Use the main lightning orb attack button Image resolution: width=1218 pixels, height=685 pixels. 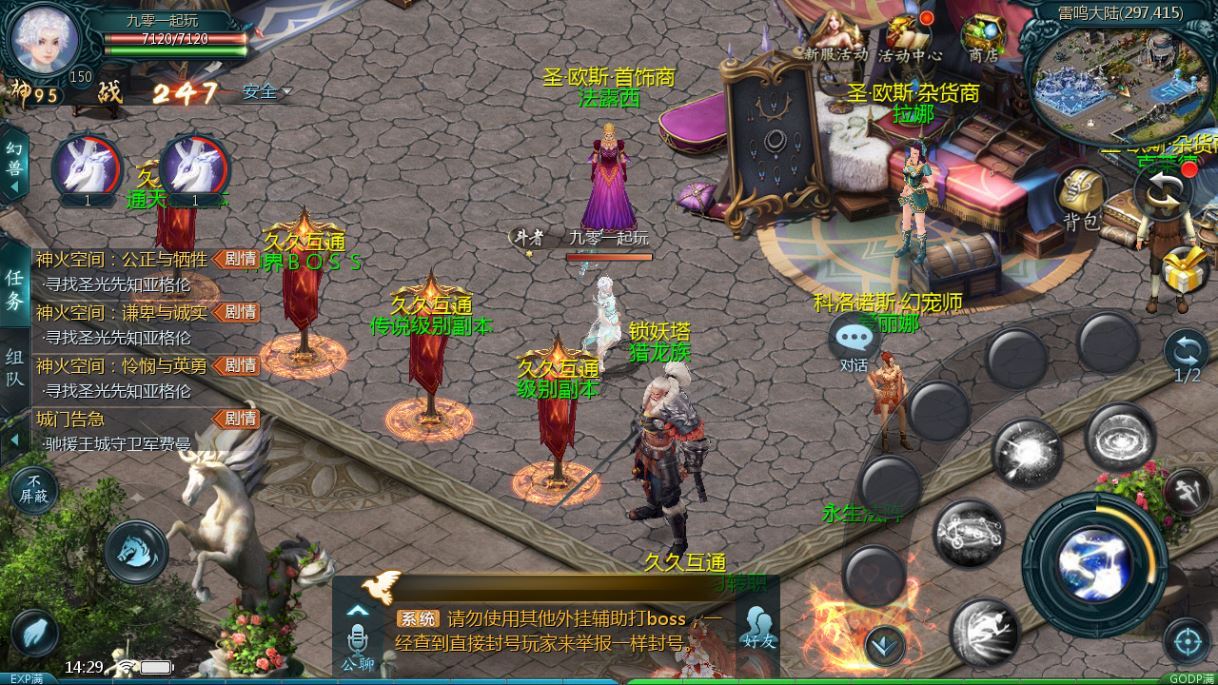tap(1094, 564)
